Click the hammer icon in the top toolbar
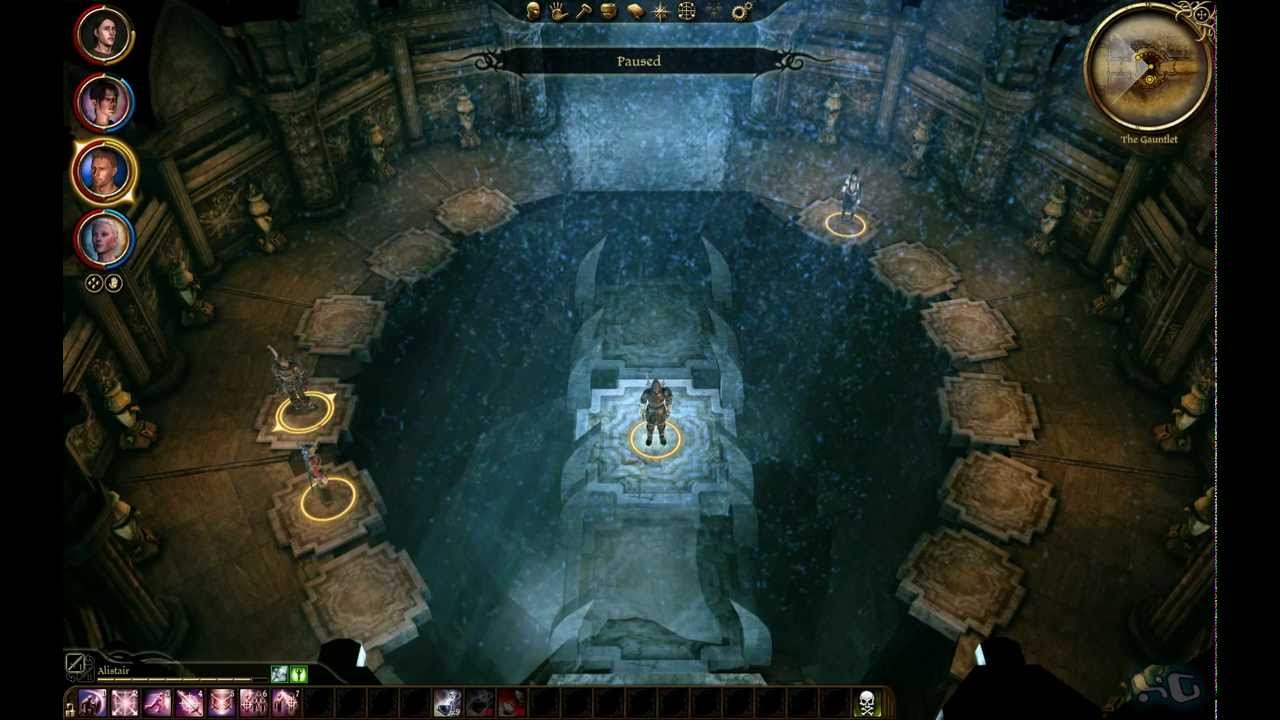The width and height of the screenshot is (1280, 720). pos(582,13)
